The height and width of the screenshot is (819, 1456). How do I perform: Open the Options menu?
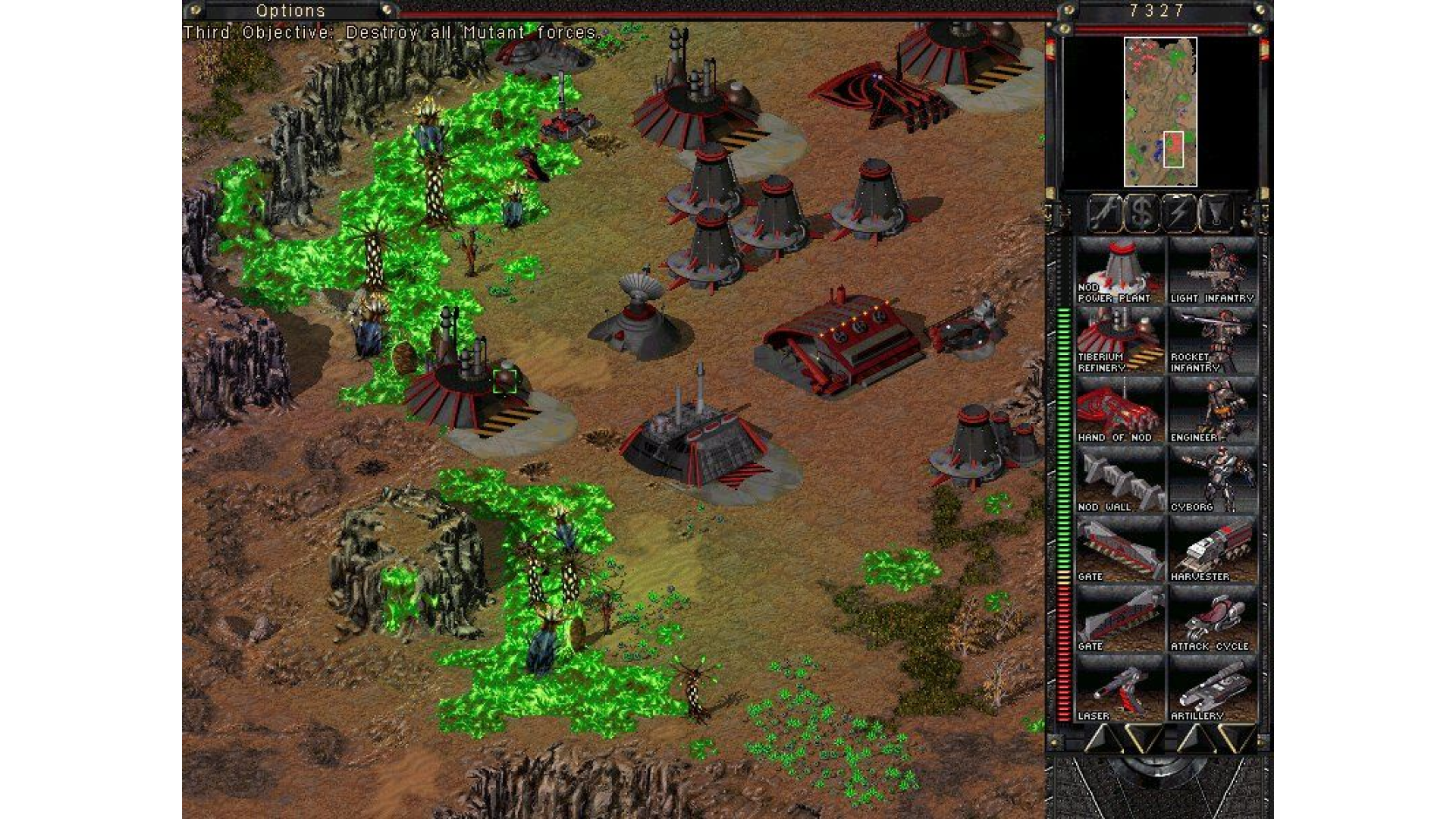(x=292, y=10)
